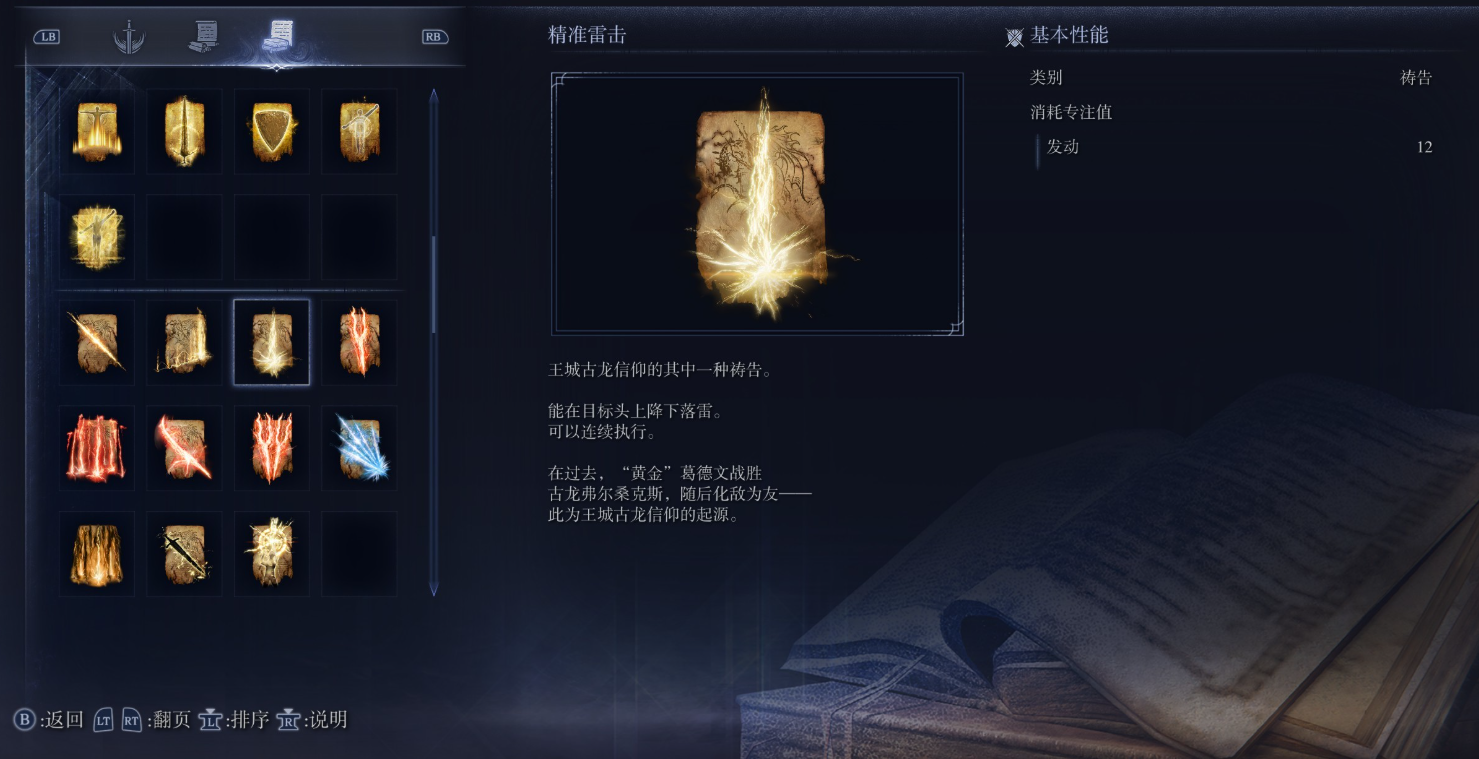The height and width of the screenshot is (759, 1479).
Task: Select the diagonal lightning spear incantation icon
Action: point(96,341)
